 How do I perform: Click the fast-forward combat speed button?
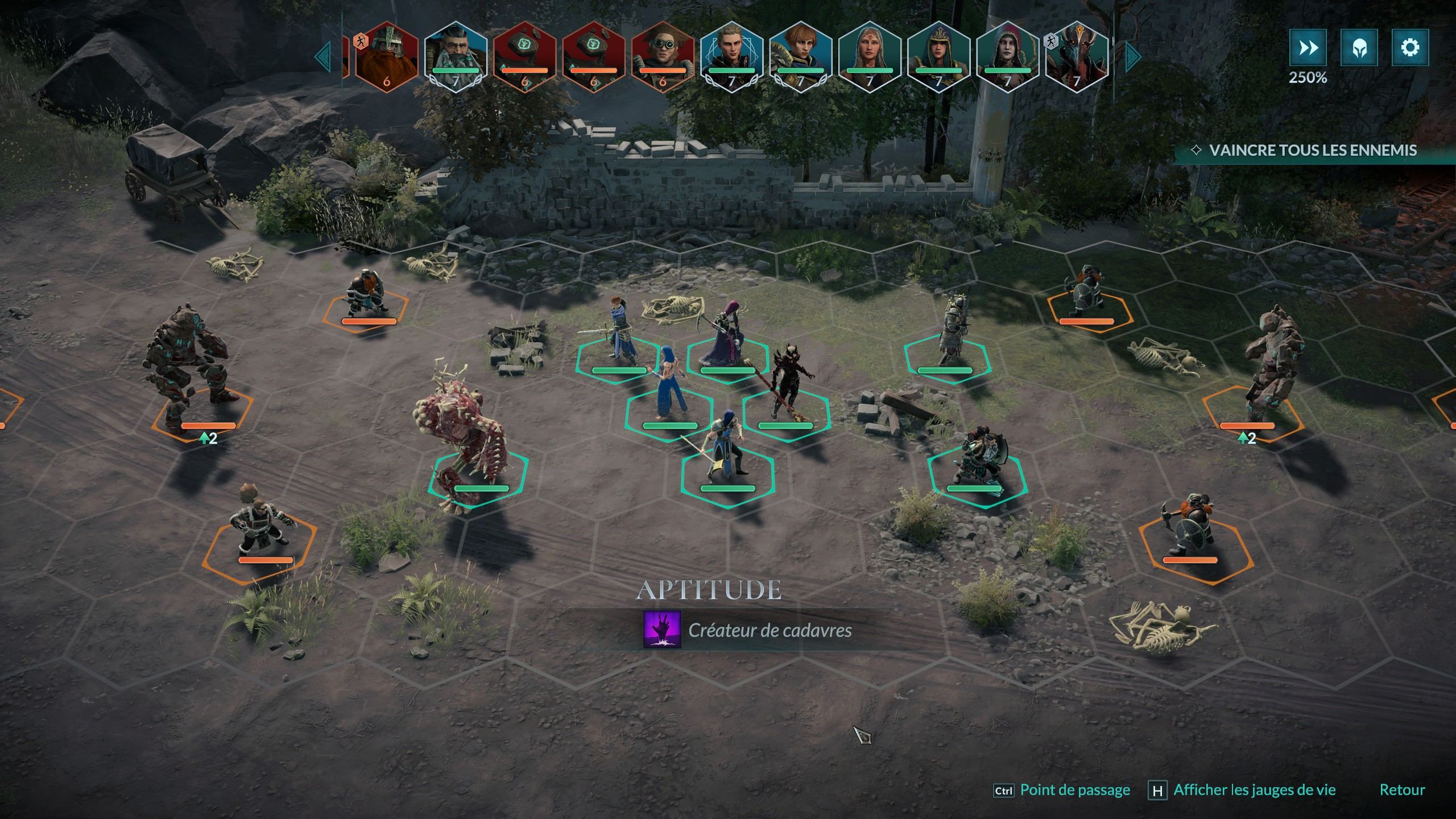1308,48
